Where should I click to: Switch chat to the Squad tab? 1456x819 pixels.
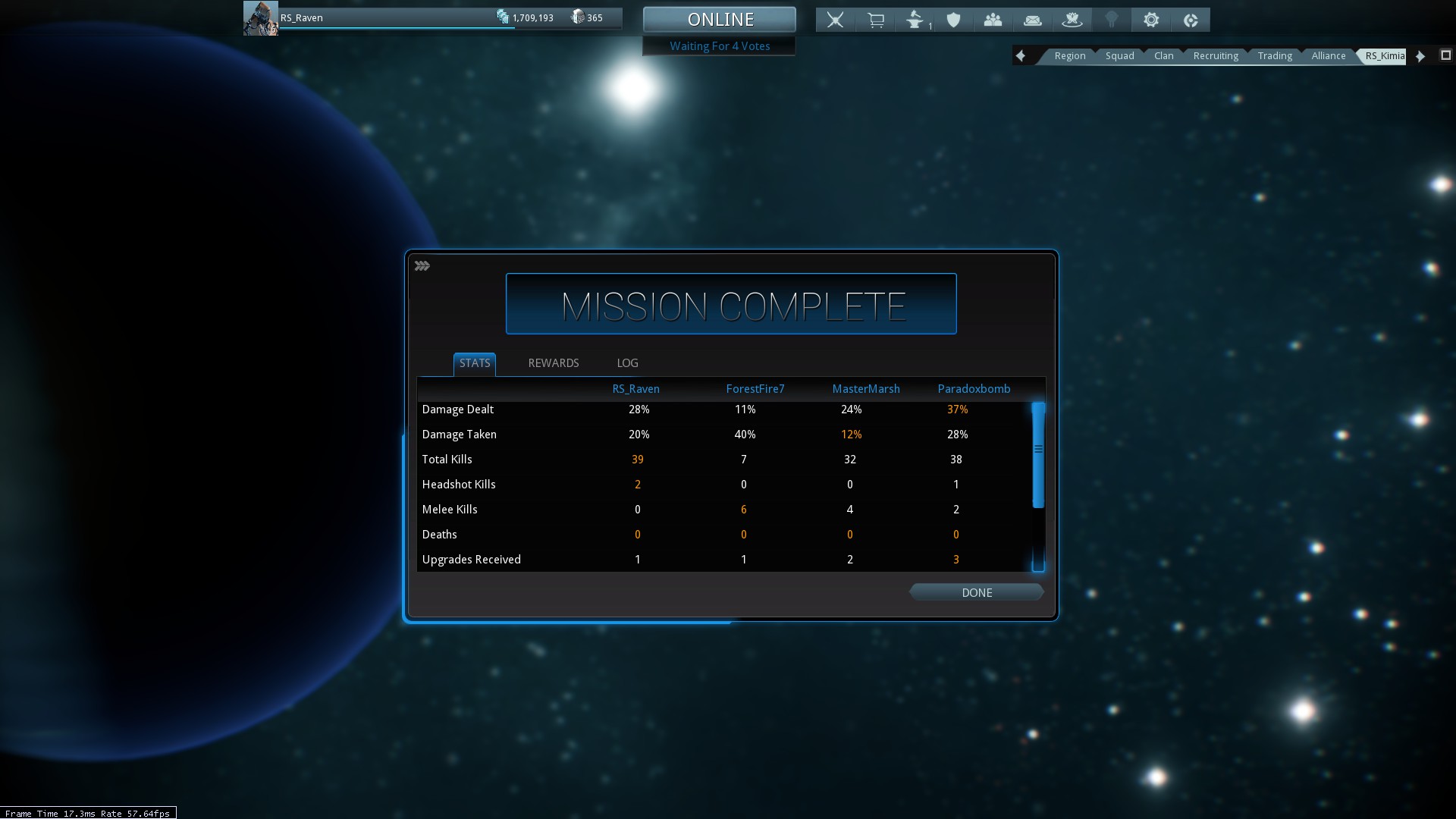[1119, 56]
